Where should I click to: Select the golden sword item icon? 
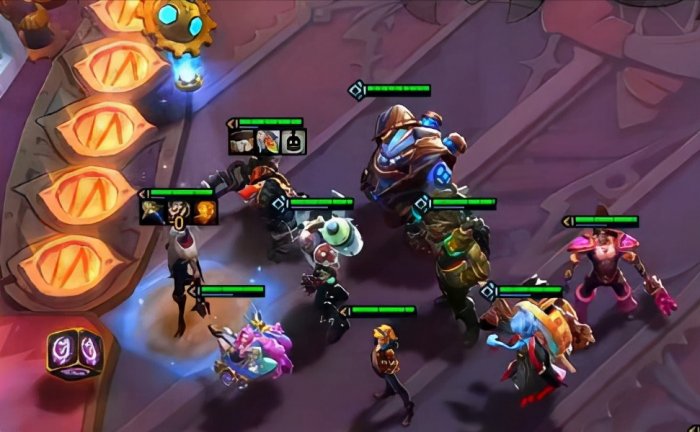click(x=153, y=211)
